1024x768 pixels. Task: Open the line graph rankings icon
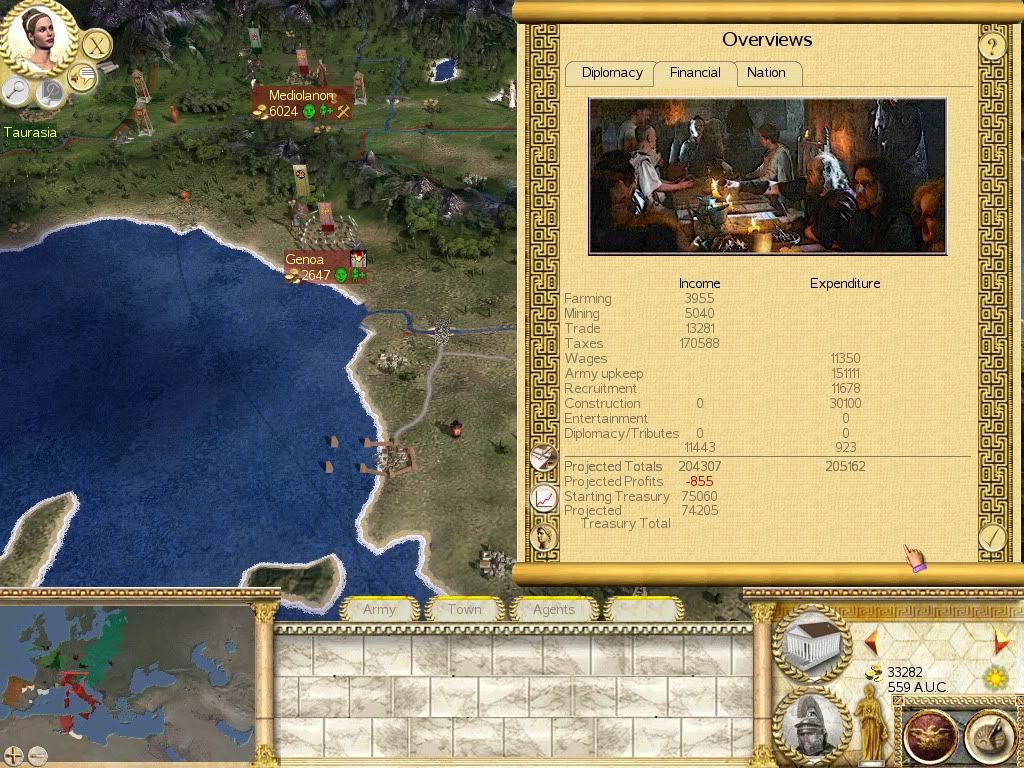(x=543, y=497)
